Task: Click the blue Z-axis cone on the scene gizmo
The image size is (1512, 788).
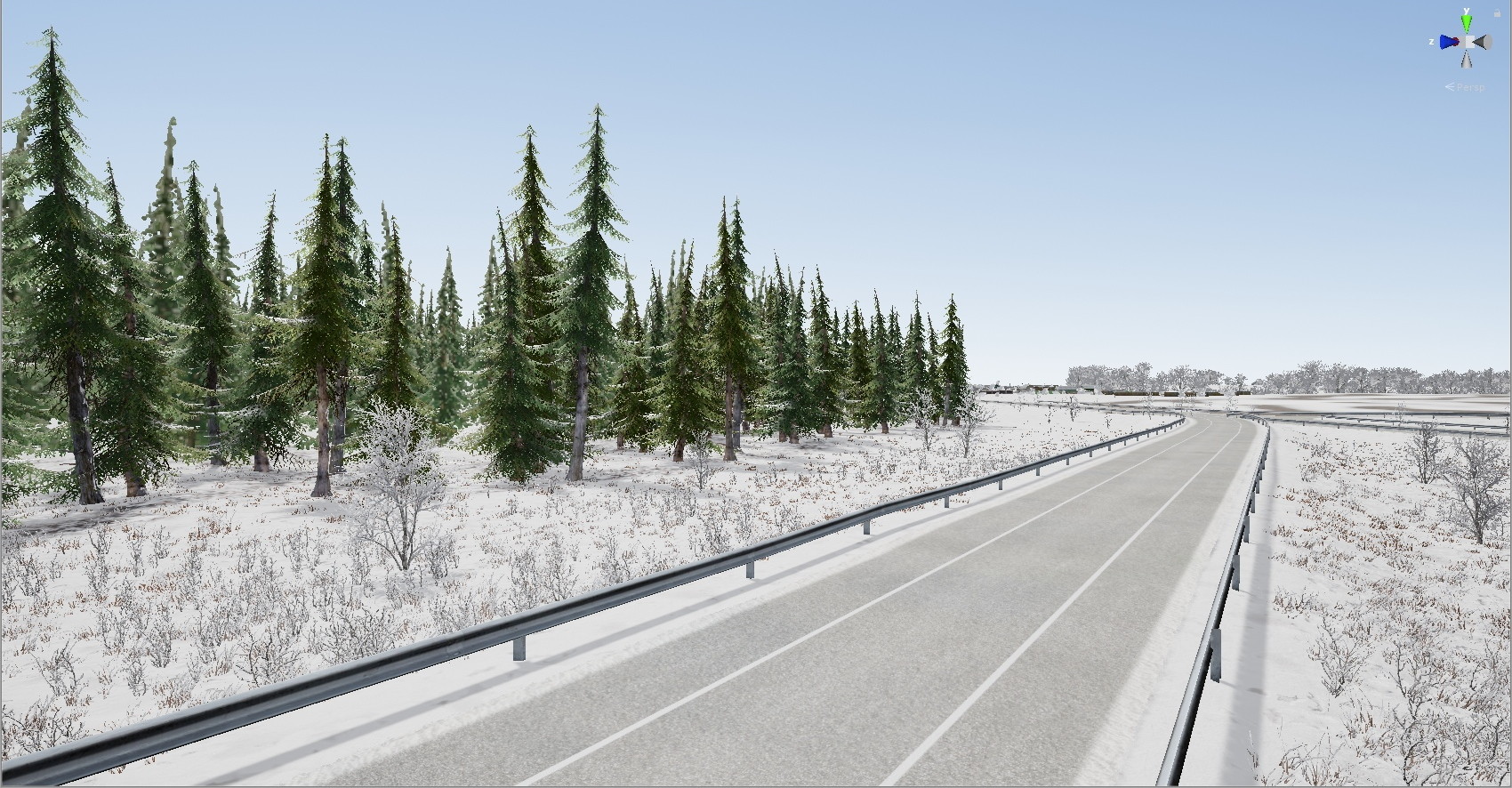Action: (x=1446, y=42)
